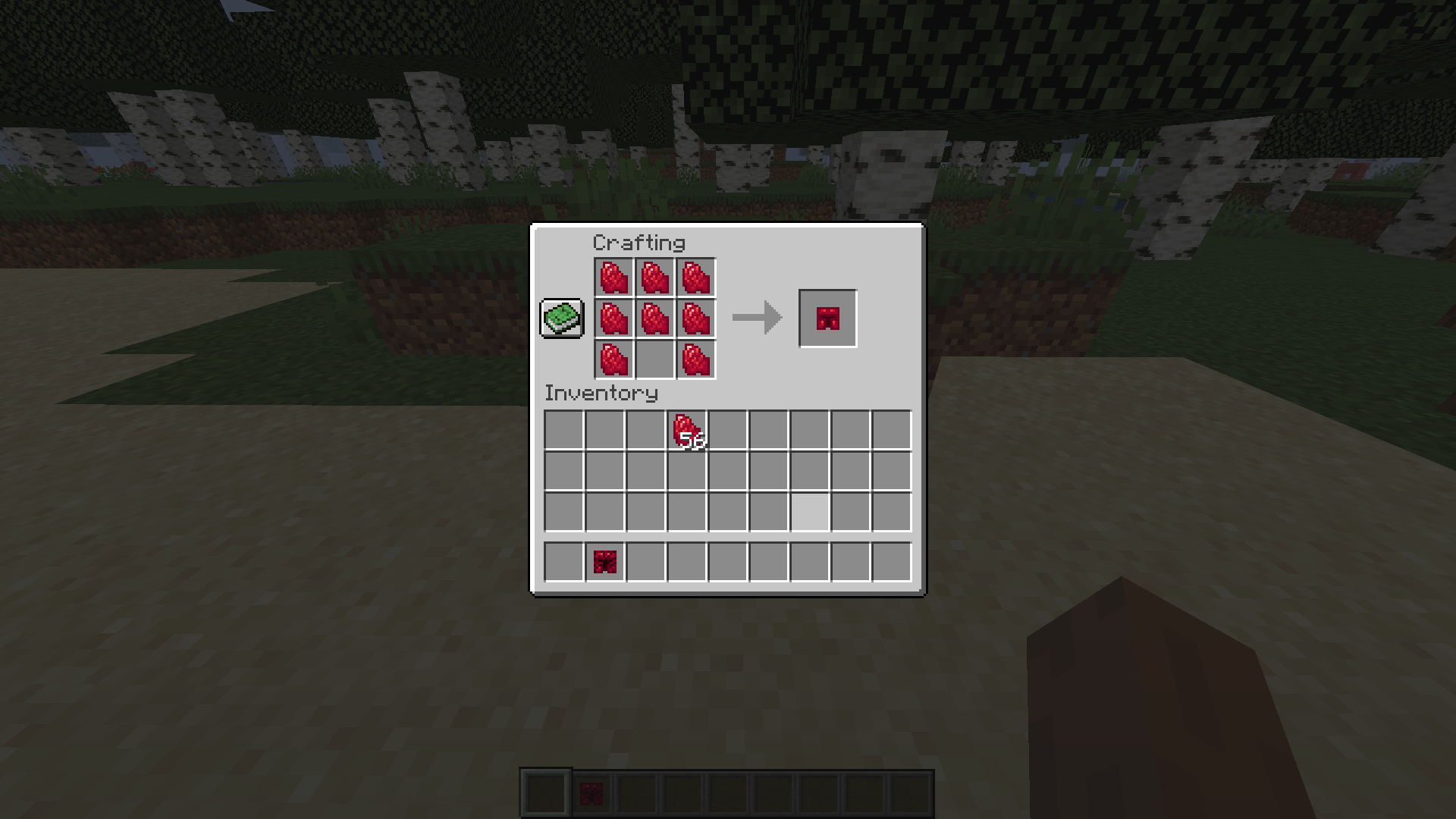This screenshot has width=1456, height=819.
Task: Select the red gem in top-middle crafting slot
Action: click(655, 277)
